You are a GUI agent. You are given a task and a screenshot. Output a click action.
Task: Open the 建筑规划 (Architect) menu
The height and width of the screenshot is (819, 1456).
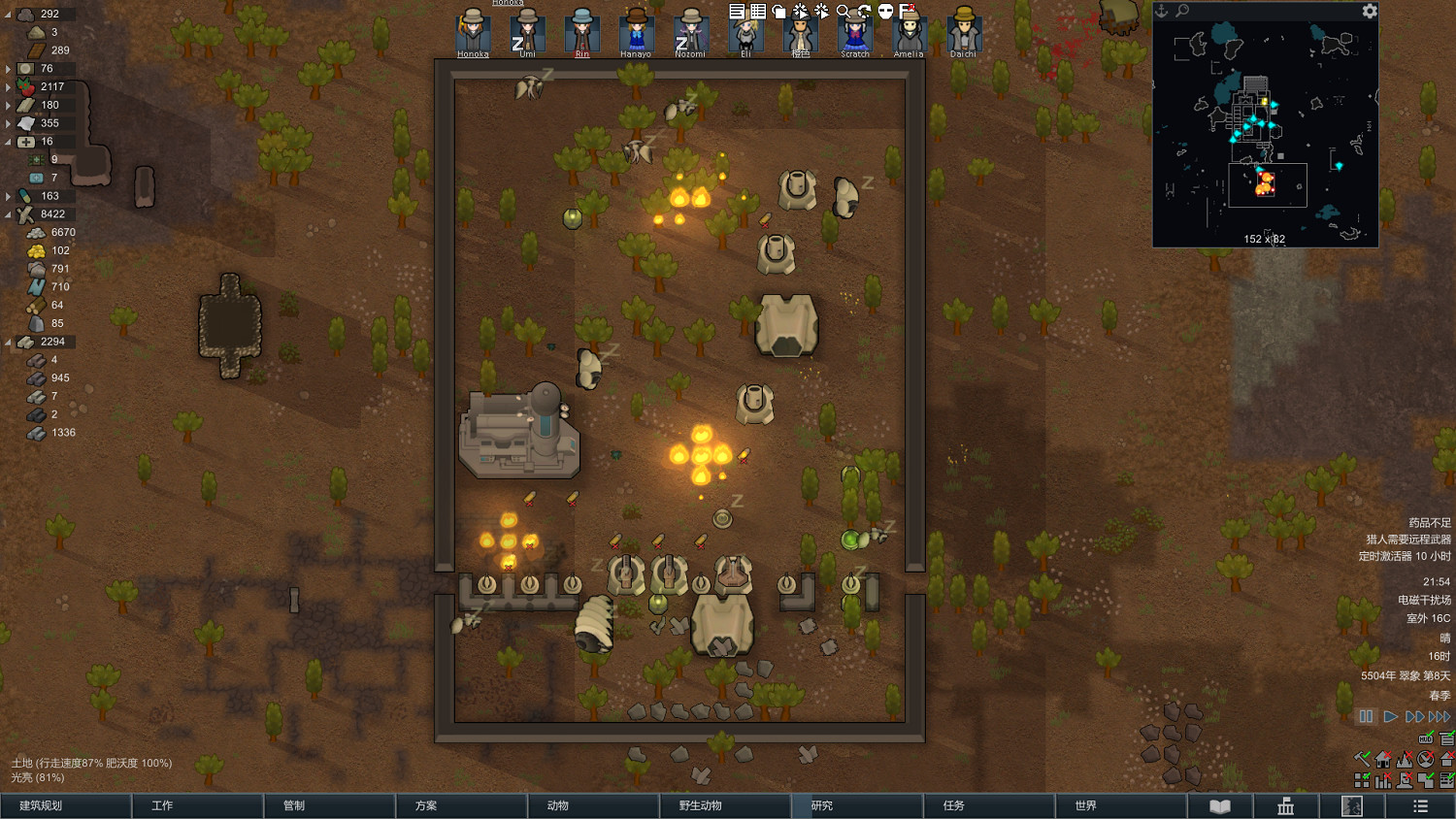pyautogui.click(x=65, y=805)
